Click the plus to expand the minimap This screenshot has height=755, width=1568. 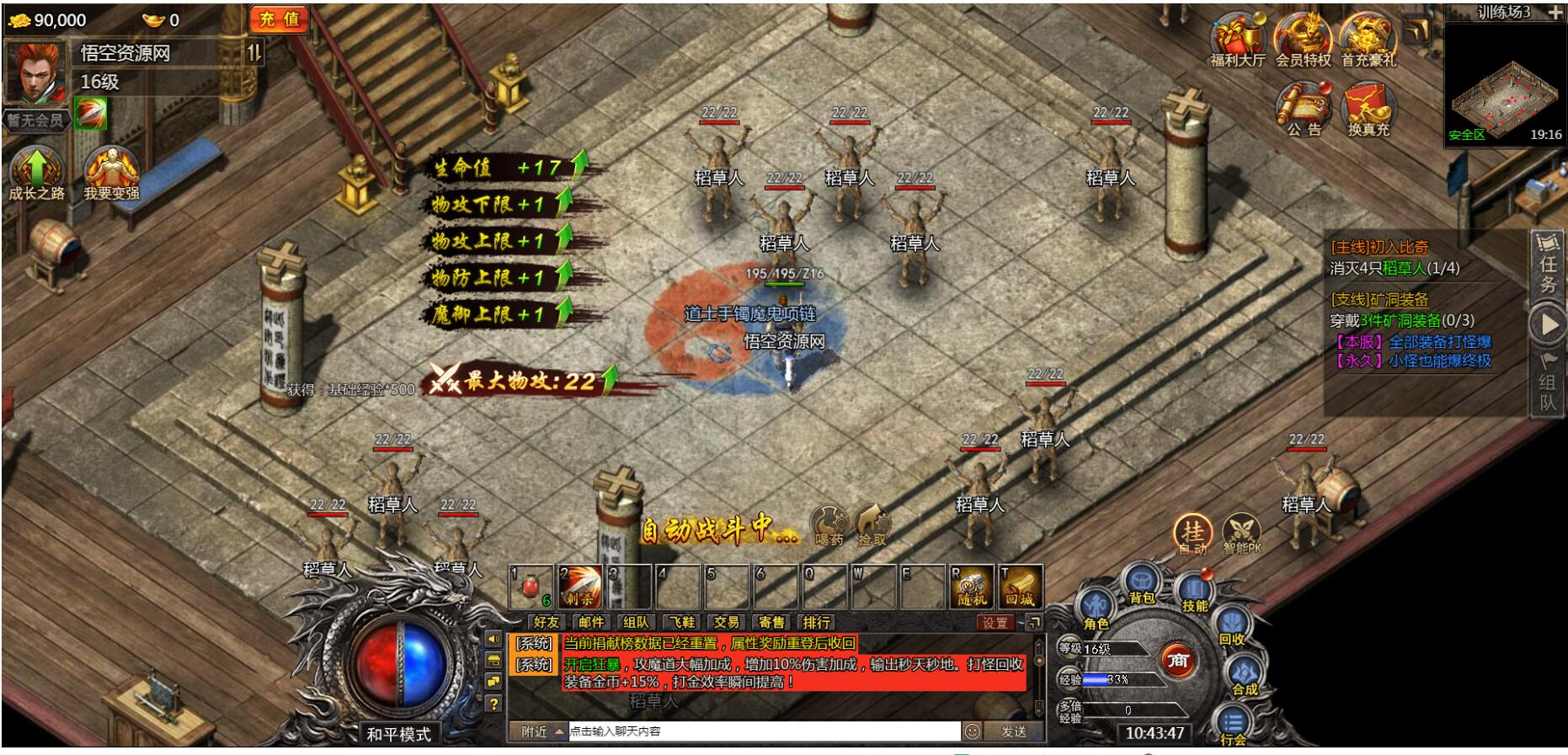[x=1554, y=11]
